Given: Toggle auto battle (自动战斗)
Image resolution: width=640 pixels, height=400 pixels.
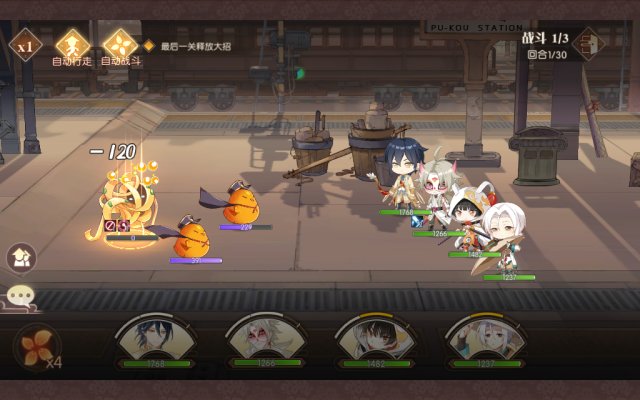Looking at the screenshot, I should point(119,43).
